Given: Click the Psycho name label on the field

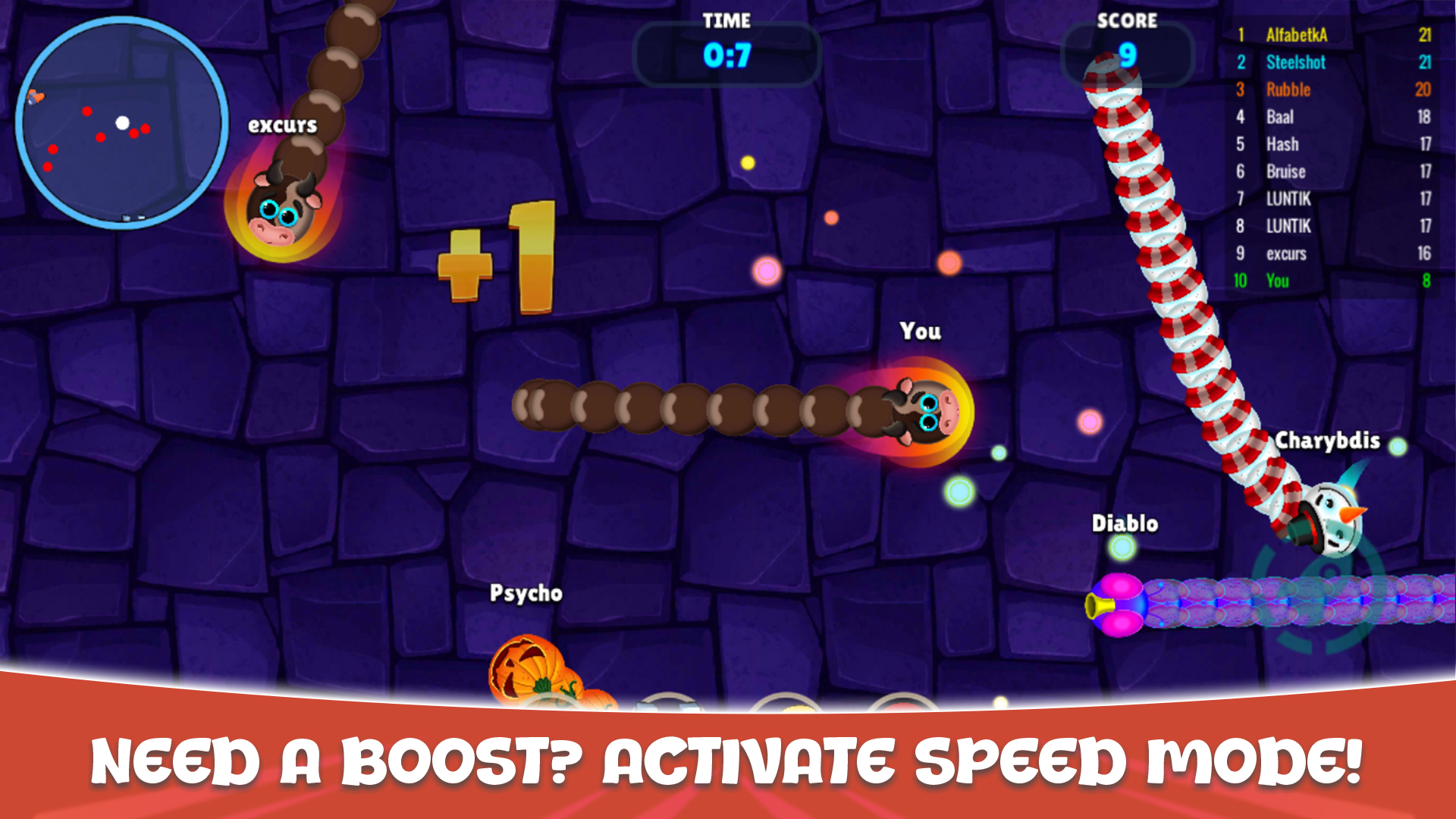Looking at the screenshot, I should coord(526,594).
